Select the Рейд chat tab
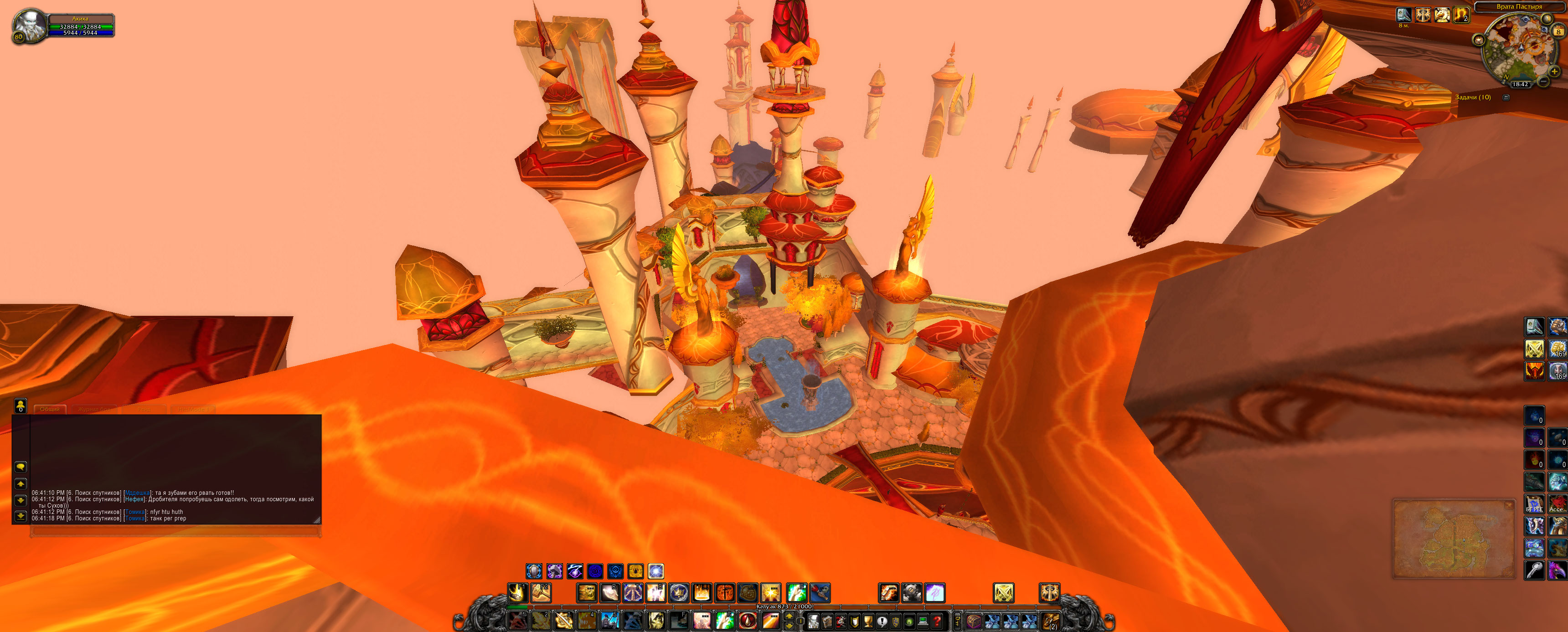 coord(144,409)
